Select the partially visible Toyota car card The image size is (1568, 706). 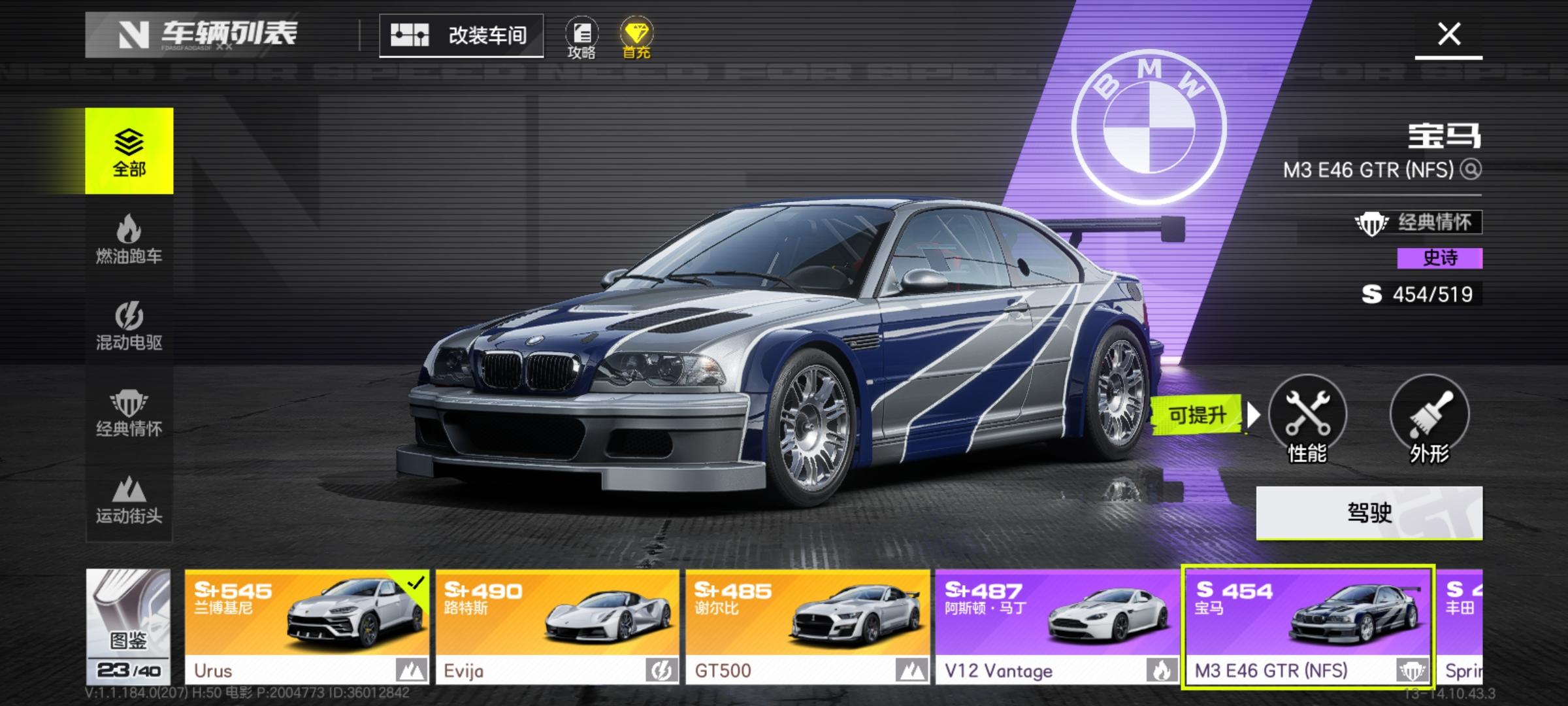pos(1462,626)
